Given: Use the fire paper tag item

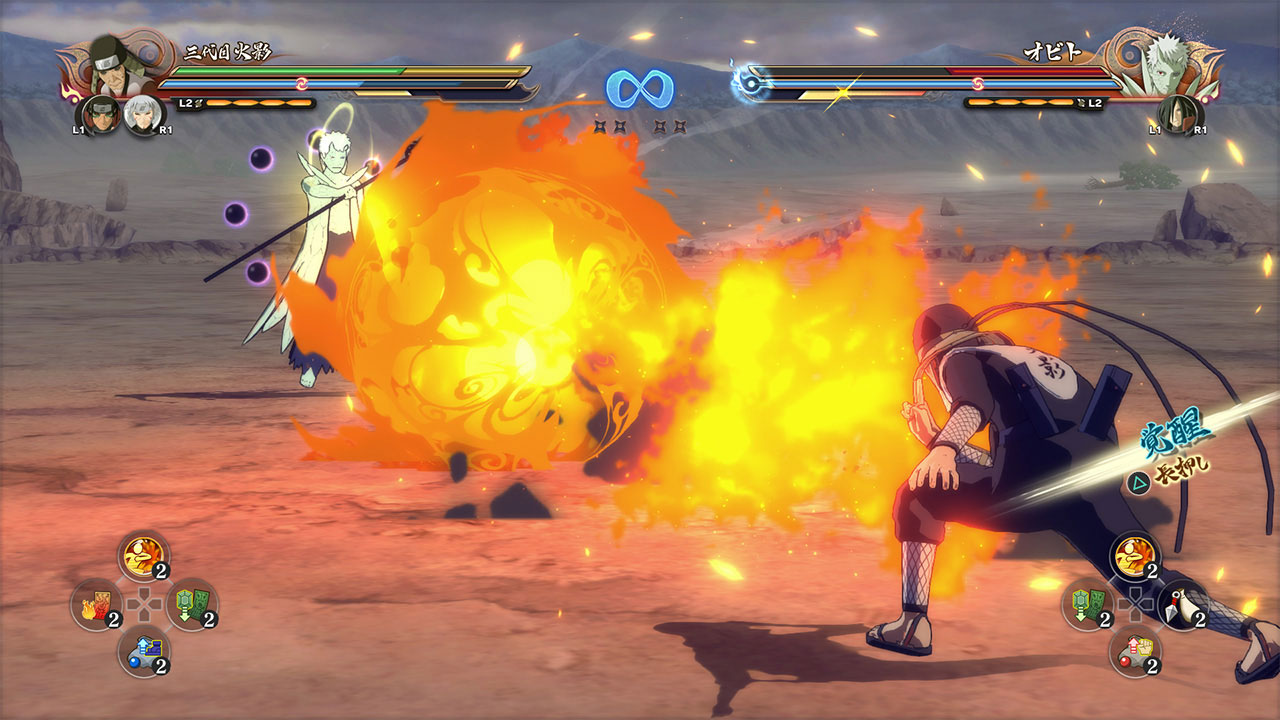Looking at the screenshot, I should [x=97, y=604].
